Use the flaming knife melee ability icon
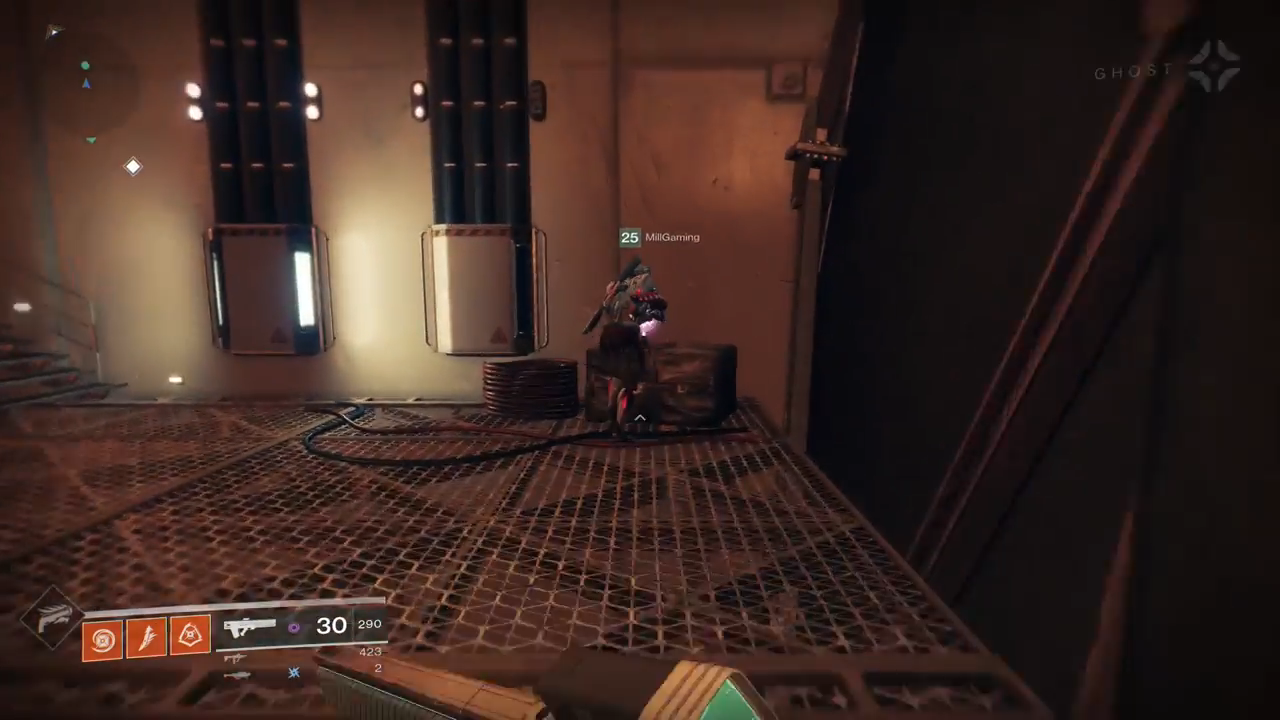1280x720 pixels. click(146, 637)
